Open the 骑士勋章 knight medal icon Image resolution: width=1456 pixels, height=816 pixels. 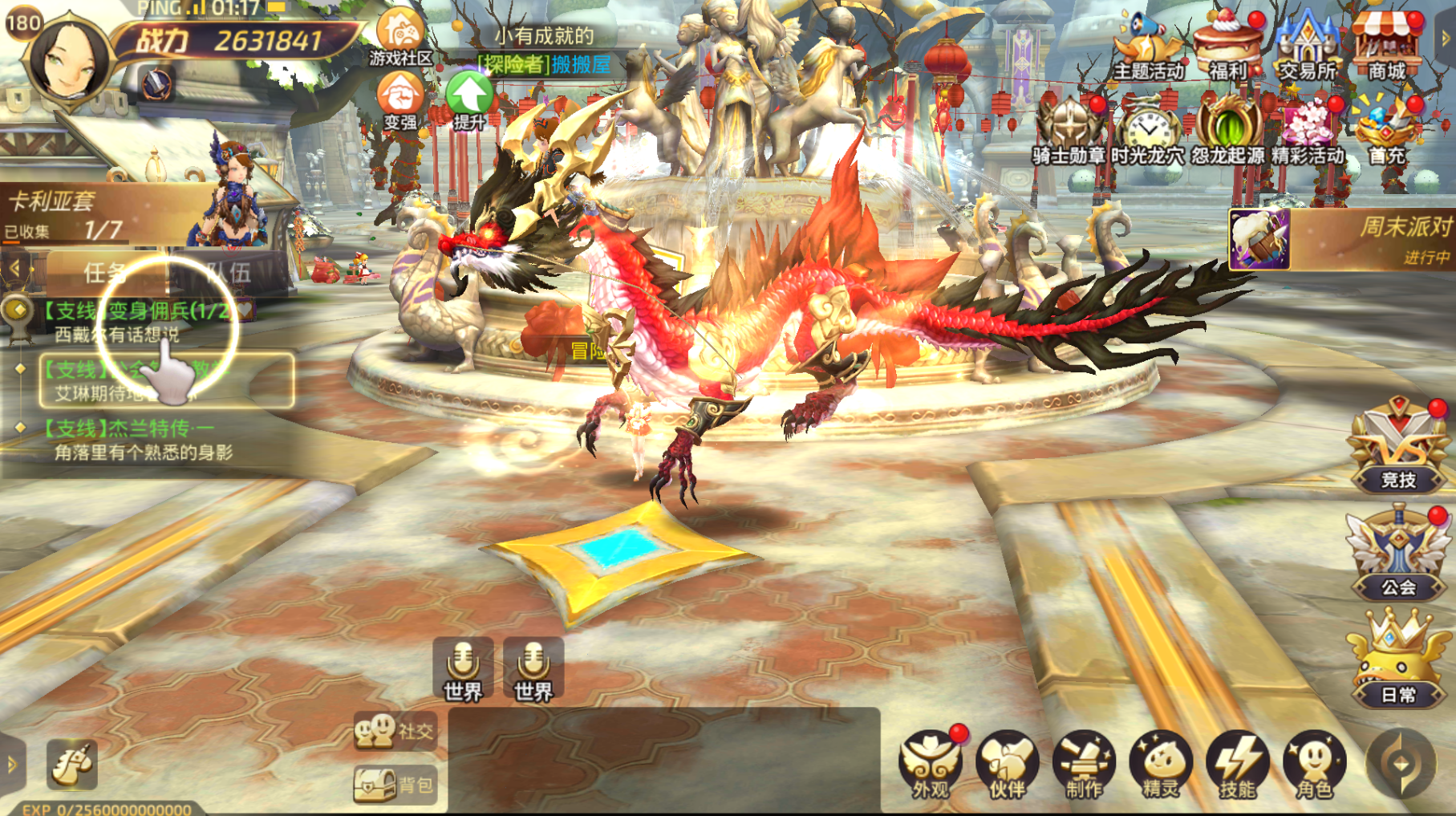(1069, 131)
